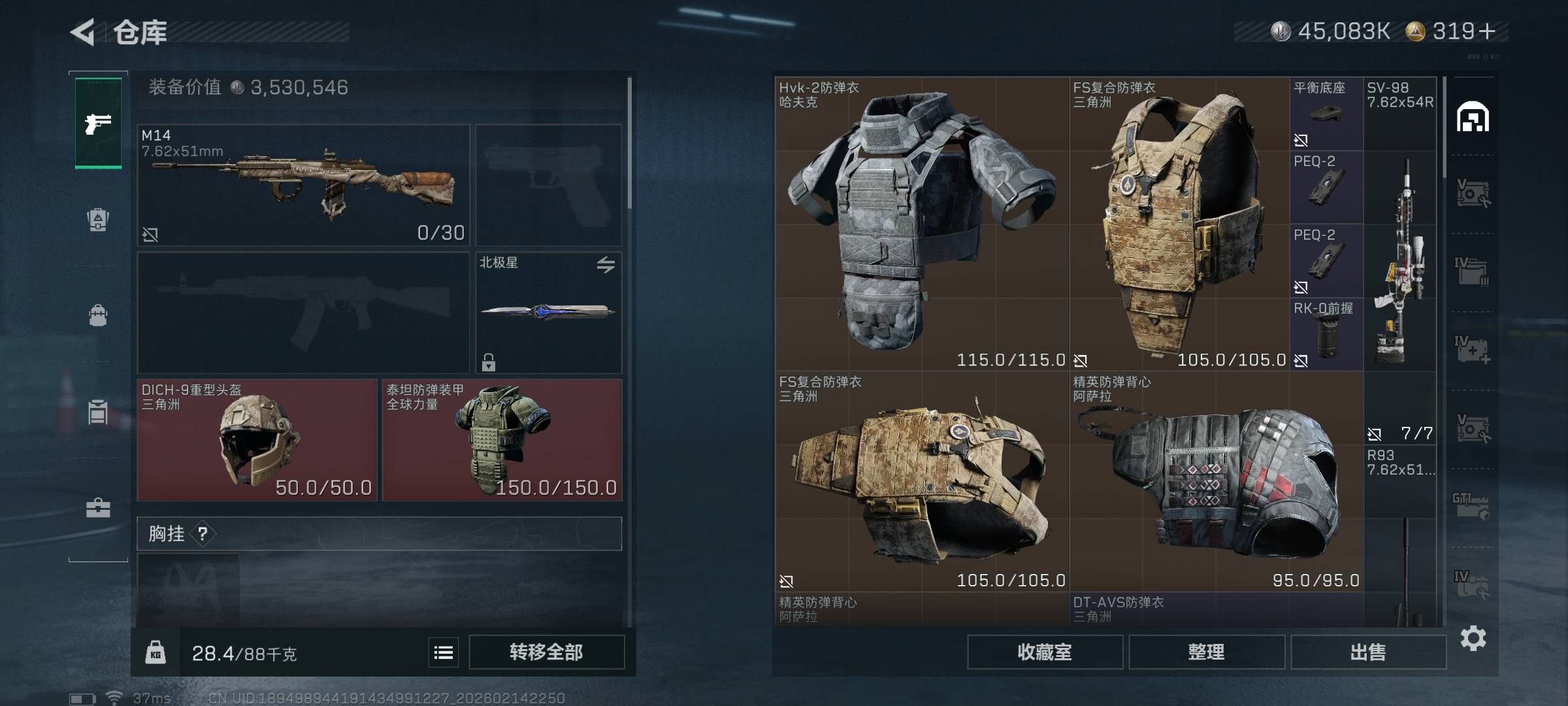Viewport: 1568px width, 706px height.
Task: Select the DICH-9重型头盔 helmet slot
Action: pos(257,440)
